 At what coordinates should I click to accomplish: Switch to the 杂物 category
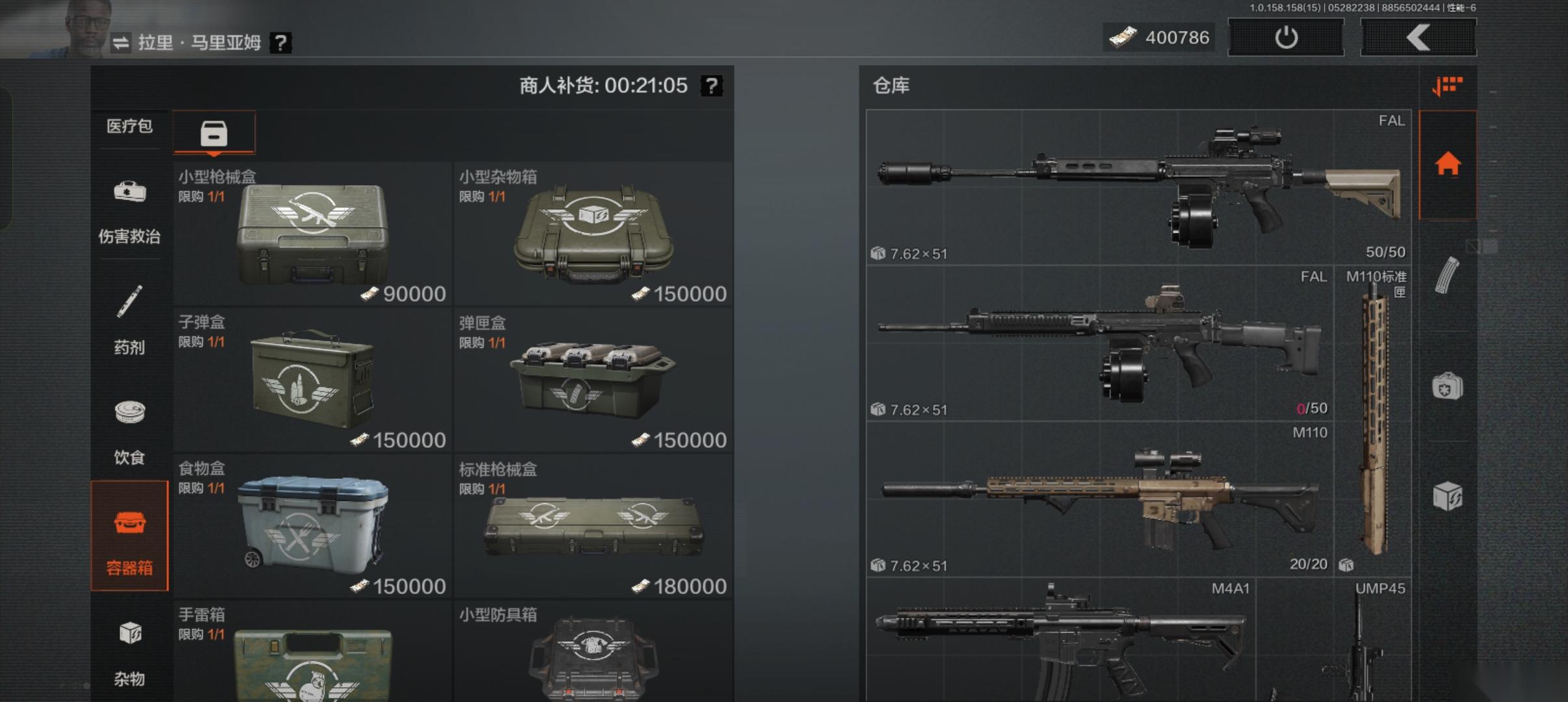click(129, 651)
